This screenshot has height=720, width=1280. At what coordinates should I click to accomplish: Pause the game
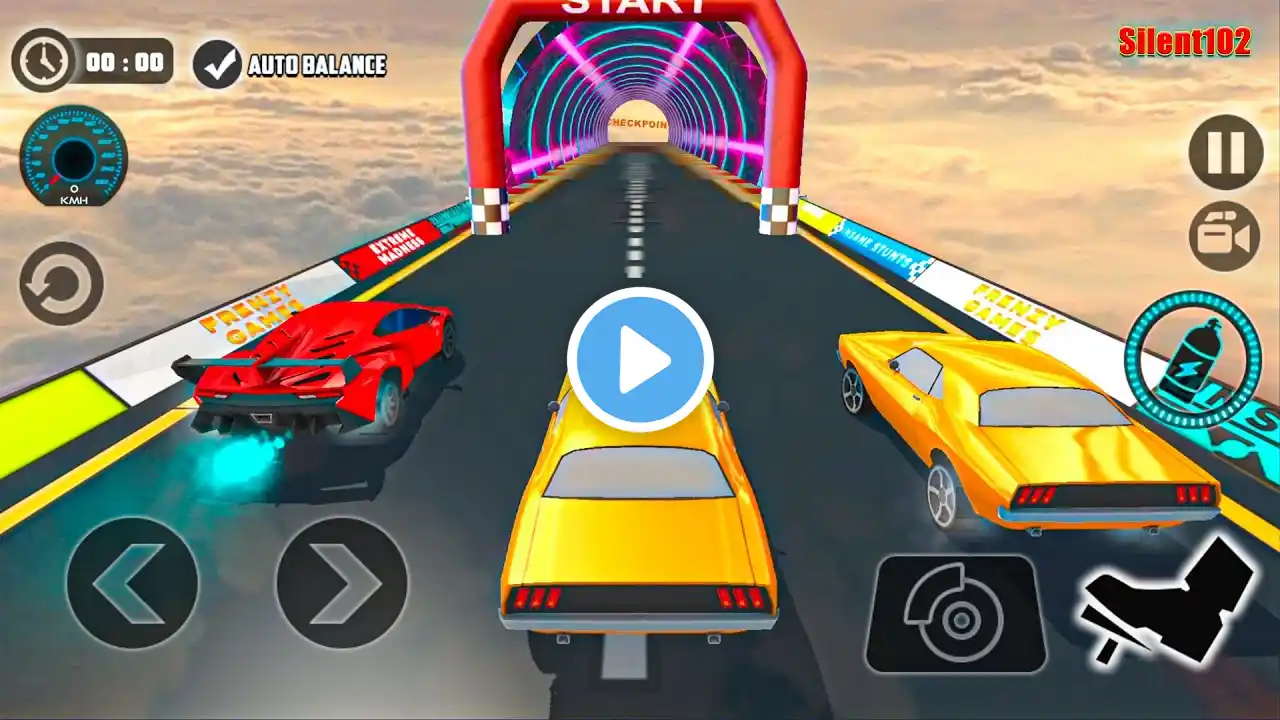click(x=1225, y=151)
